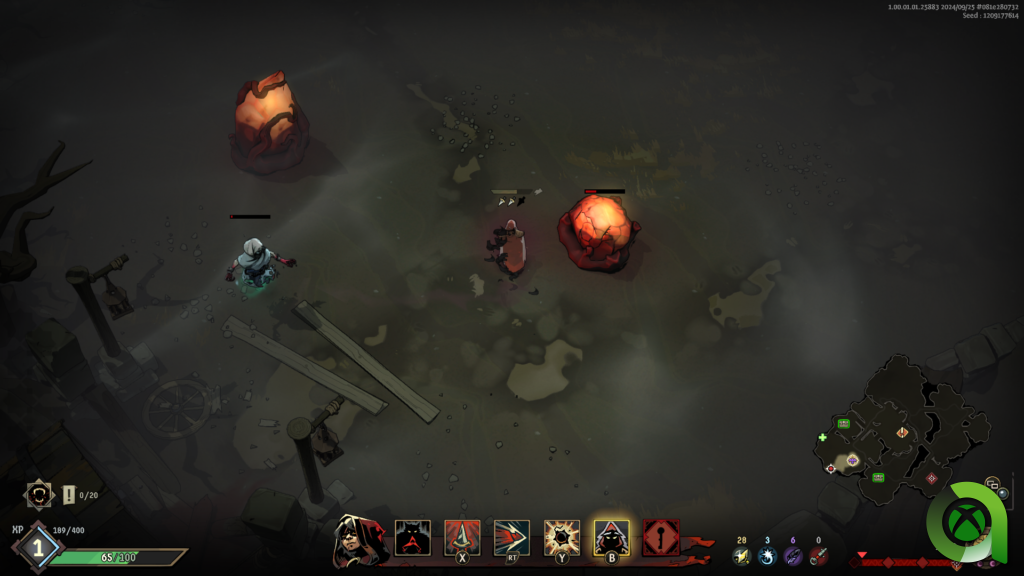Click the green cross marker on minimap
Viewport: 1024px width, 576px height.
pos(823,437)
